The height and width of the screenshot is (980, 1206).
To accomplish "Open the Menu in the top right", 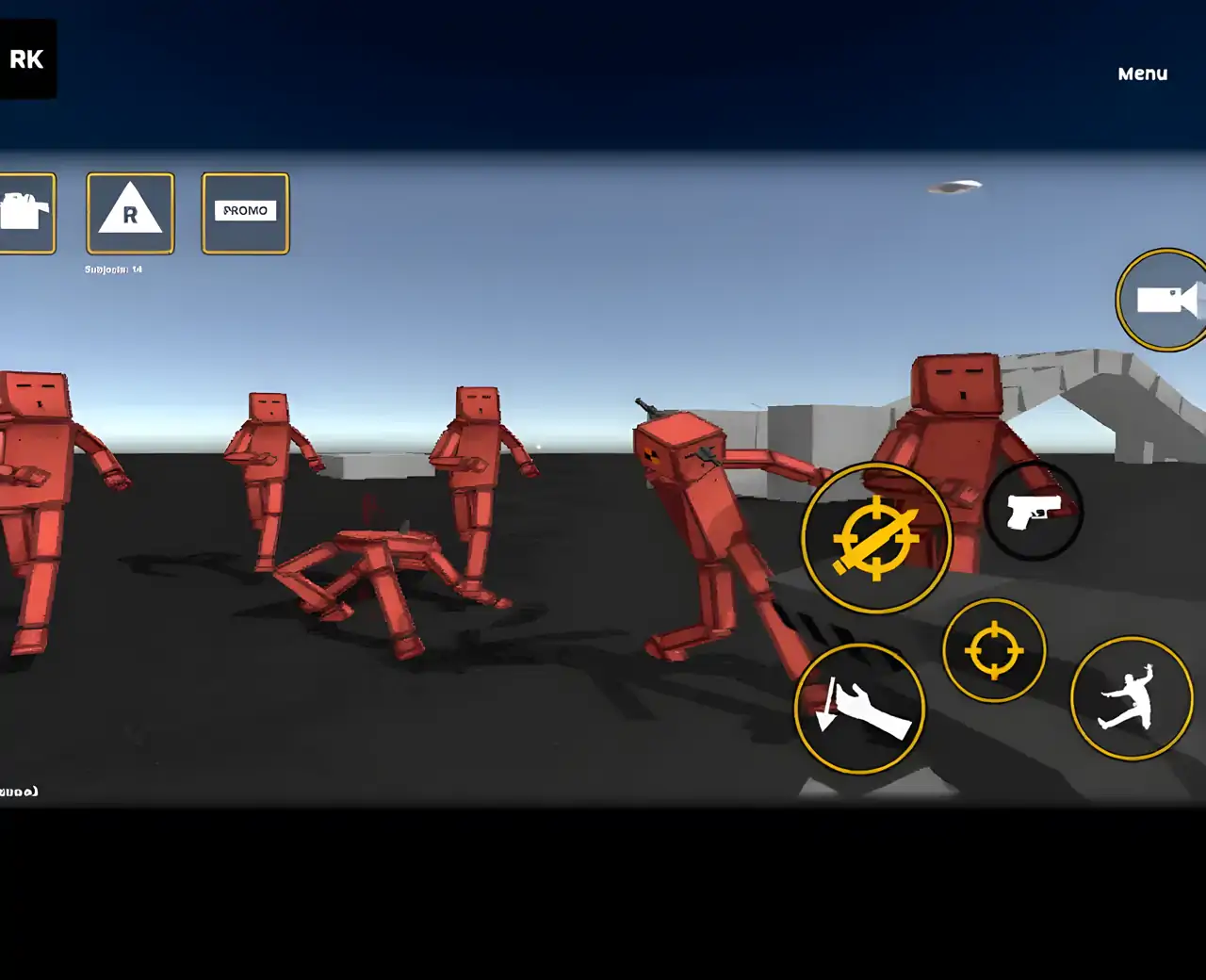I will pos(1141,73).
